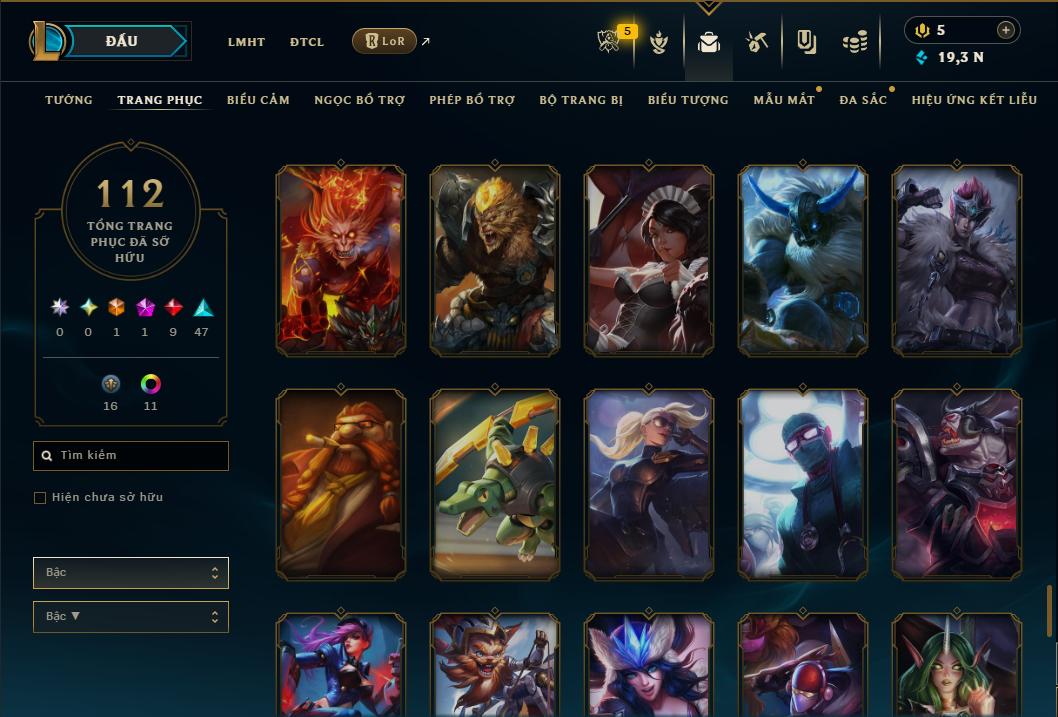Select the BIỂU CẢM emotes tab
The image size is (1058, 717).
tap(258, 100)
